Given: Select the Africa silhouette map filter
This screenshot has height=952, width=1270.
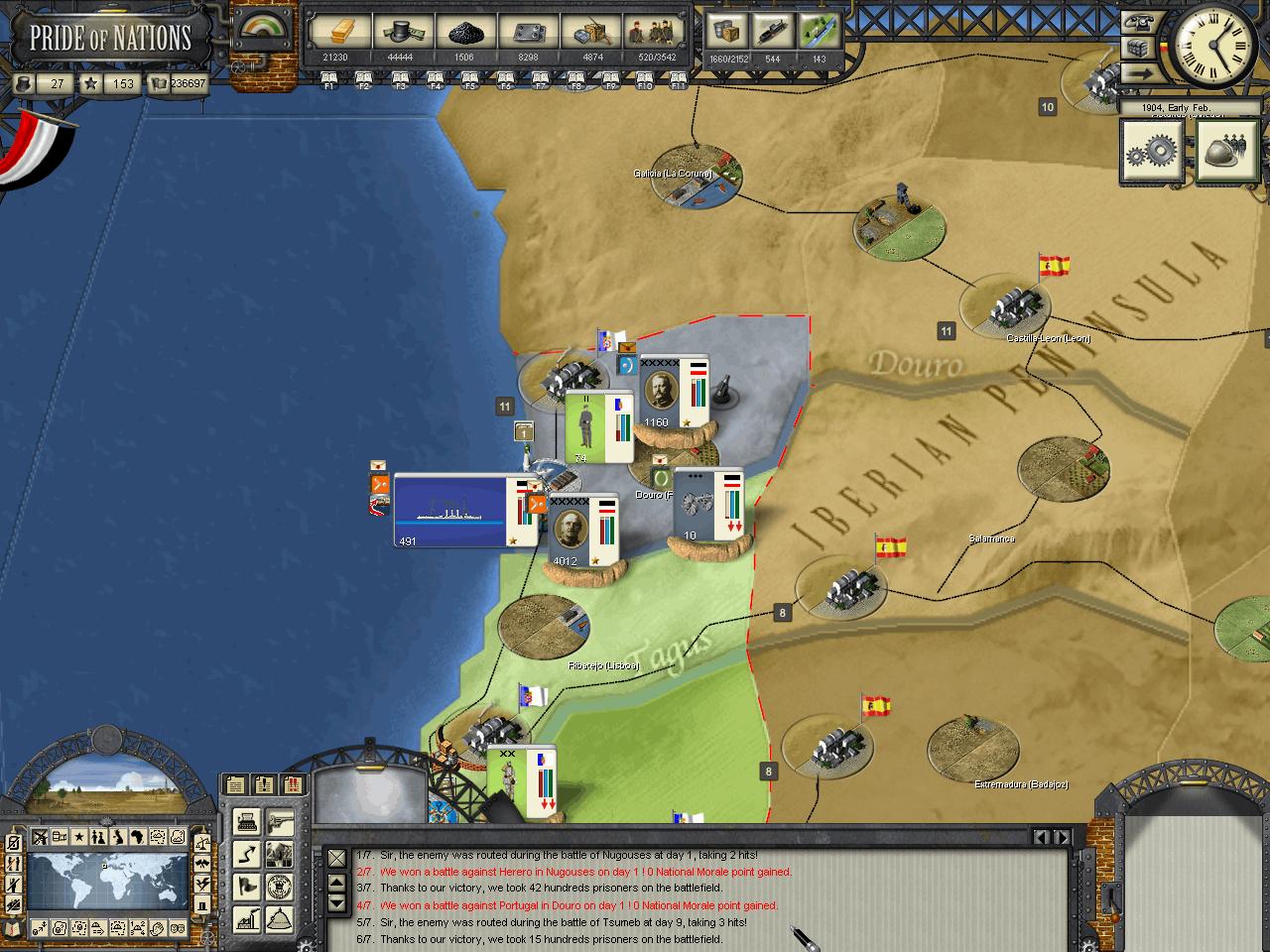Looking at the screenshot, I should click(136, 837).
